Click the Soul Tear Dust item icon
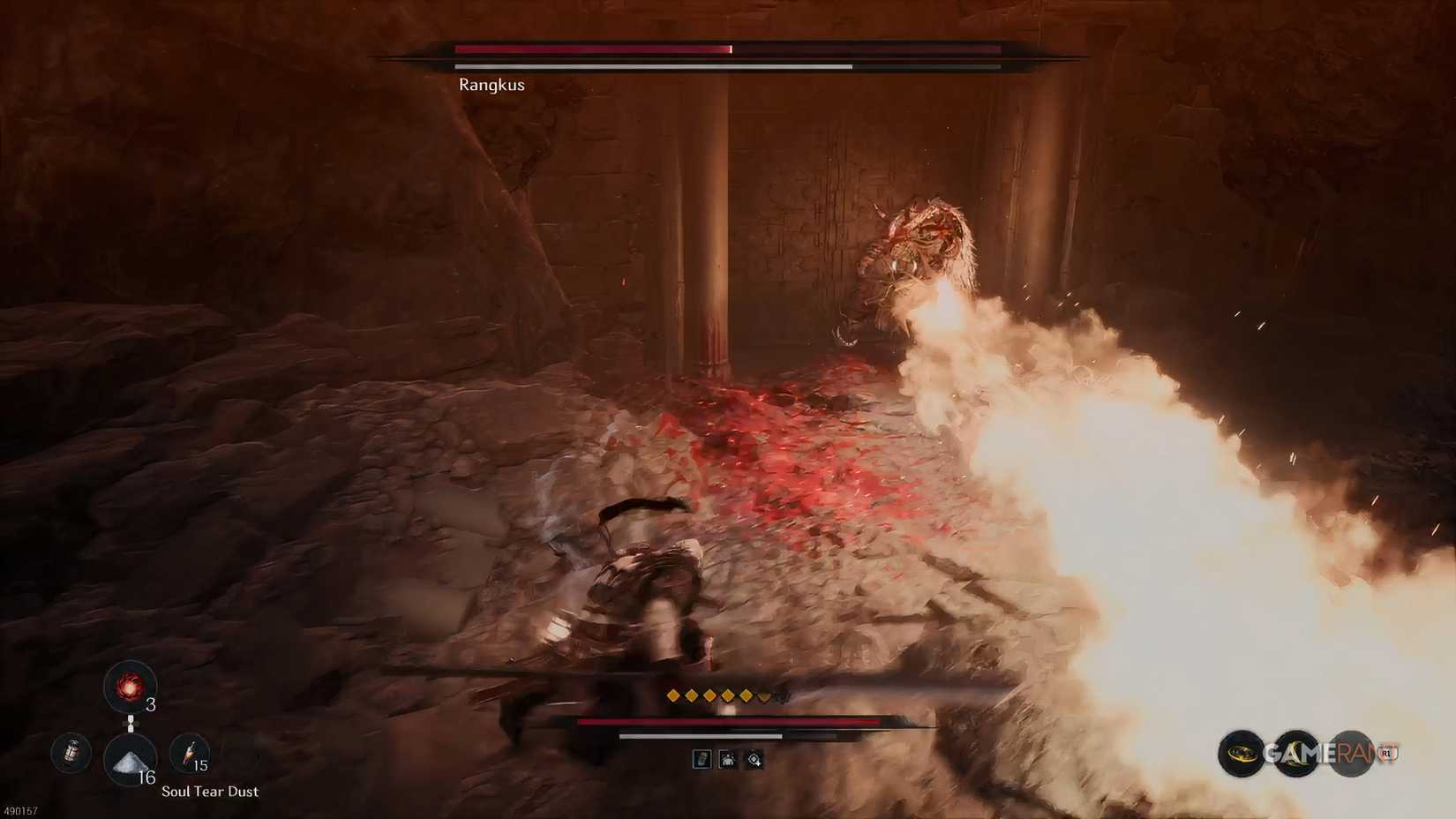The height and width of the screenshot is (819, 1456). pyautogui.click(x=130, y=763)
